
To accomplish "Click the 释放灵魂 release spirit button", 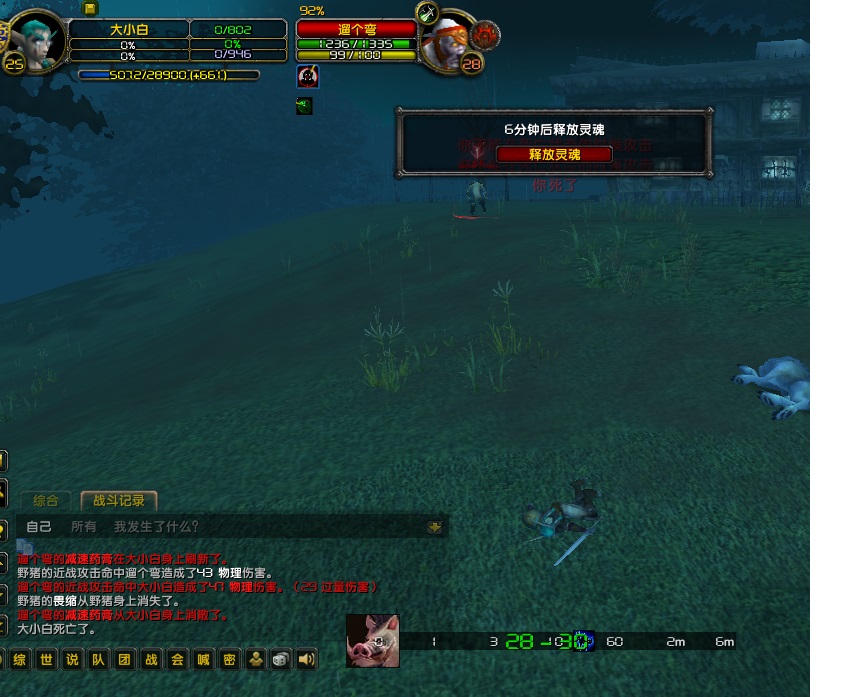I will [x=553, y=154].
